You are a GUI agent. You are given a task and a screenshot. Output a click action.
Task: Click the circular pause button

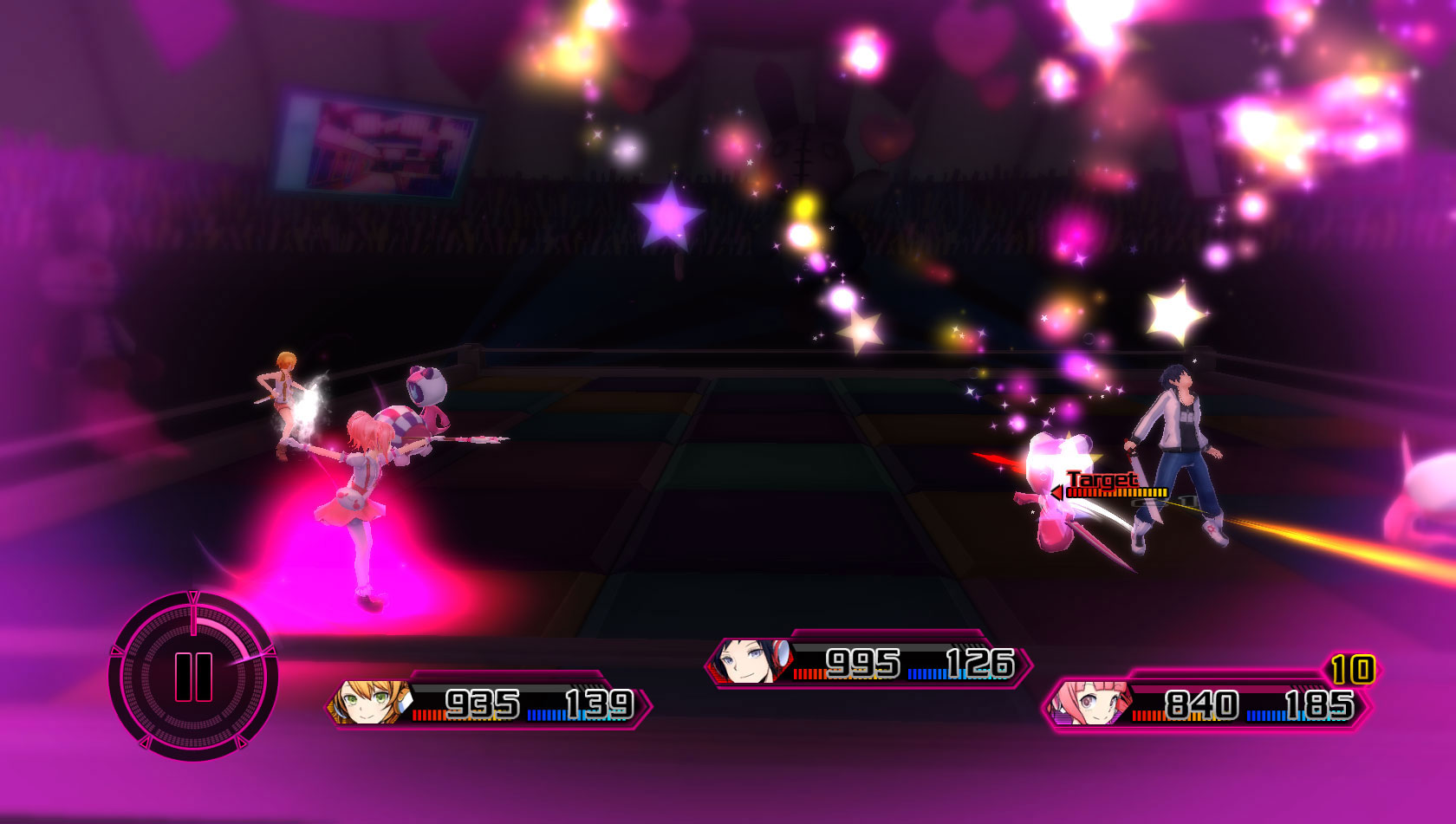pyautogui.click(x=193, y=677)
